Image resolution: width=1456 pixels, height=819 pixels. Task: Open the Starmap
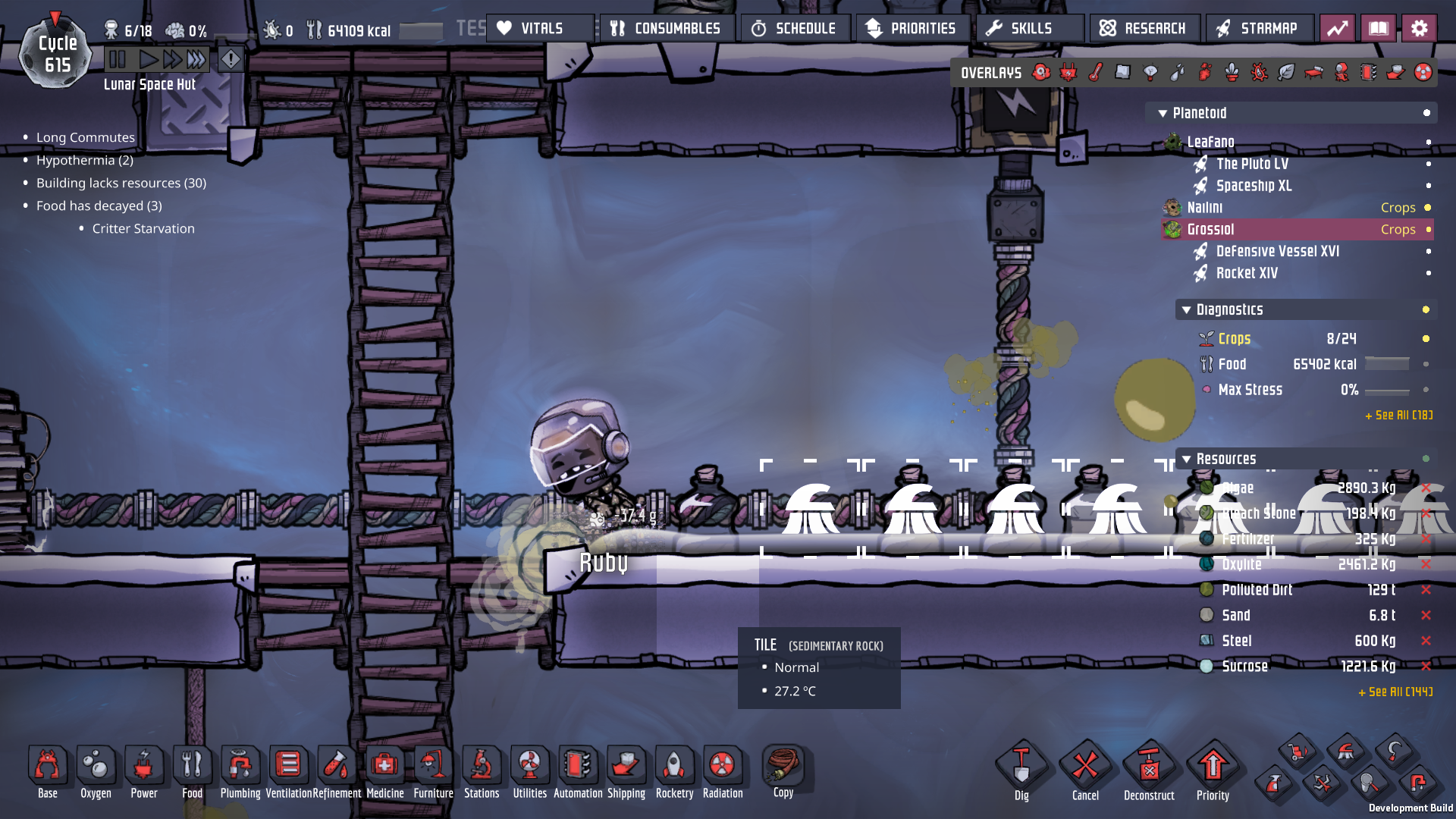[x=1259, y=29]
